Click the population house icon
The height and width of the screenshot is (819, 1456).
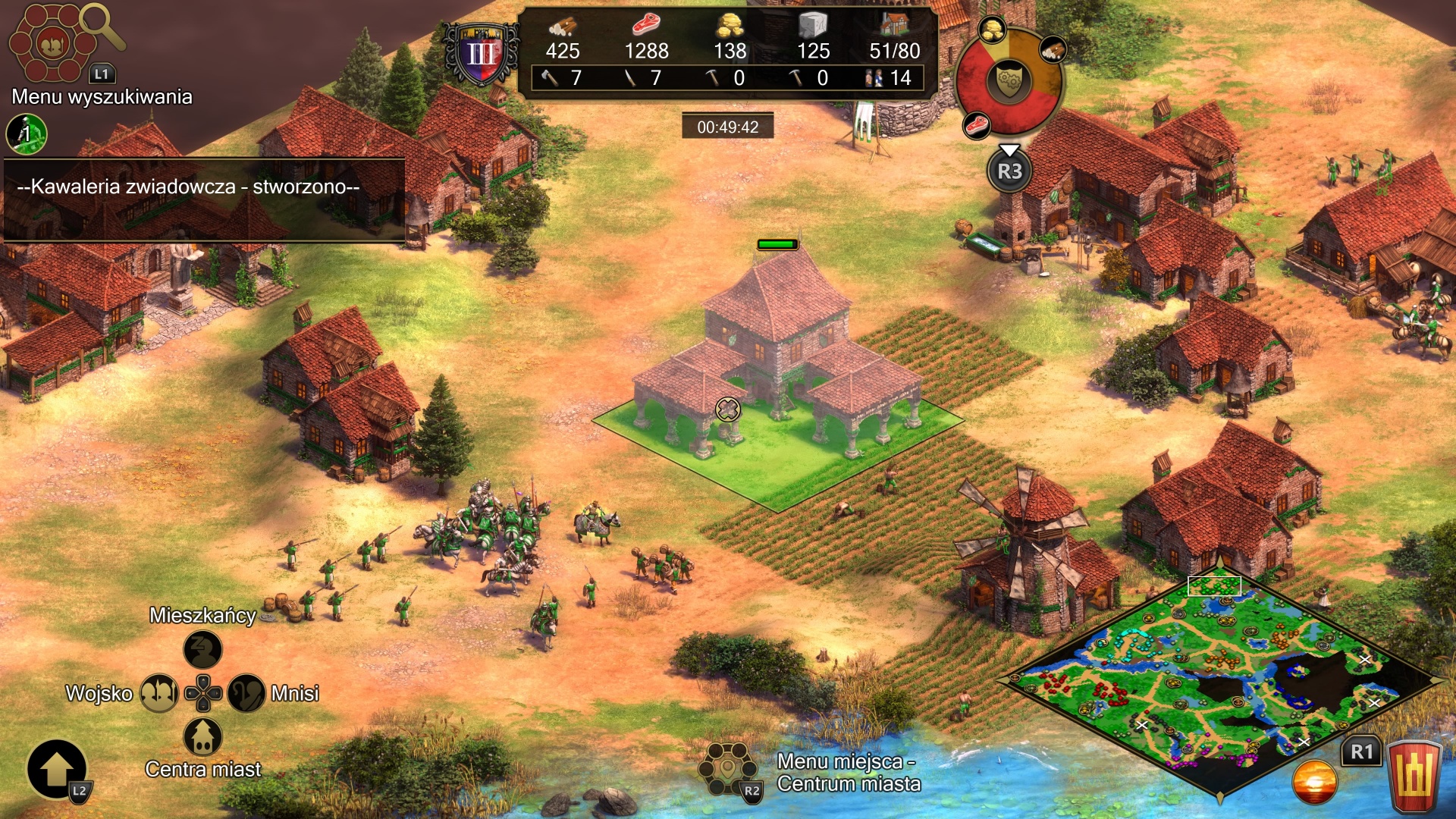pyautogui.click(x=895, y=25)
